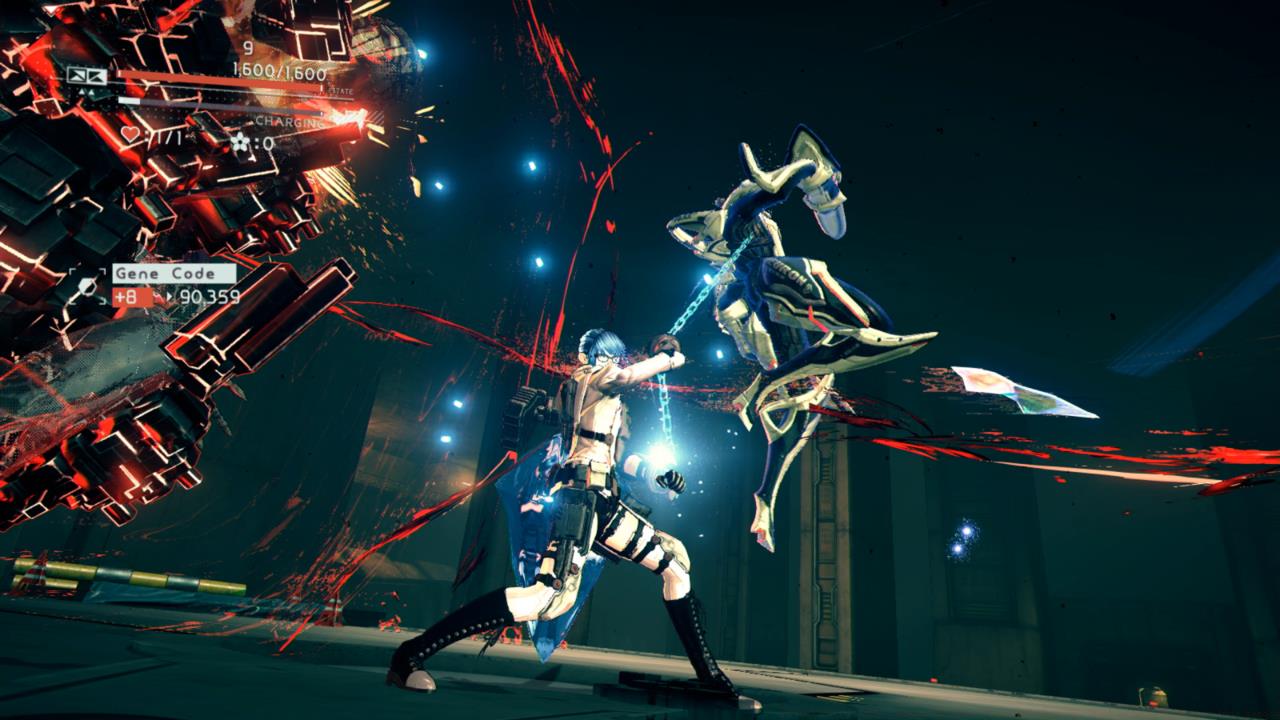Click the 1,600/1,600 health text
Viewport: 1280px width, 720px height.
[278, 73]
